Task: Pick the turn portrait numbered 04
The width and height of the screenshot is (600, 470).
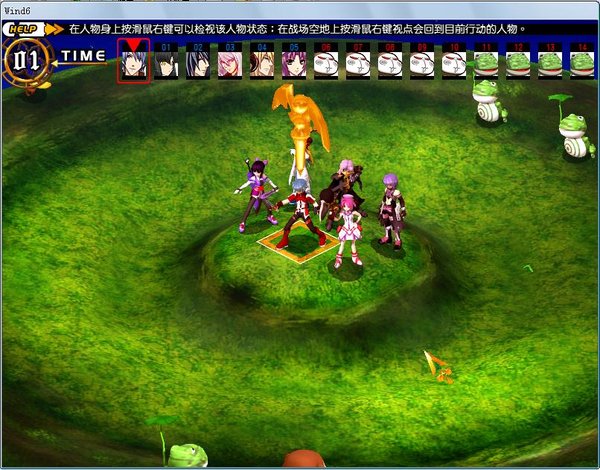Action: (262, 64)
